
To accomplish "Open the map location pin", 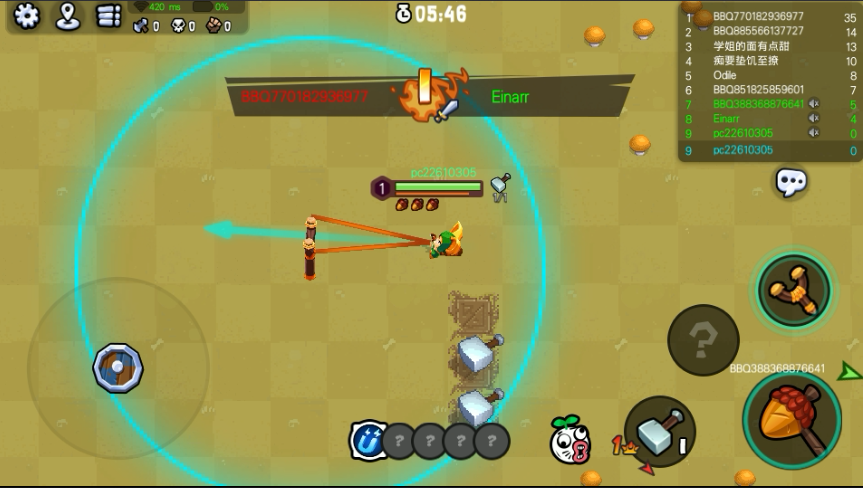I will point(68,15).
